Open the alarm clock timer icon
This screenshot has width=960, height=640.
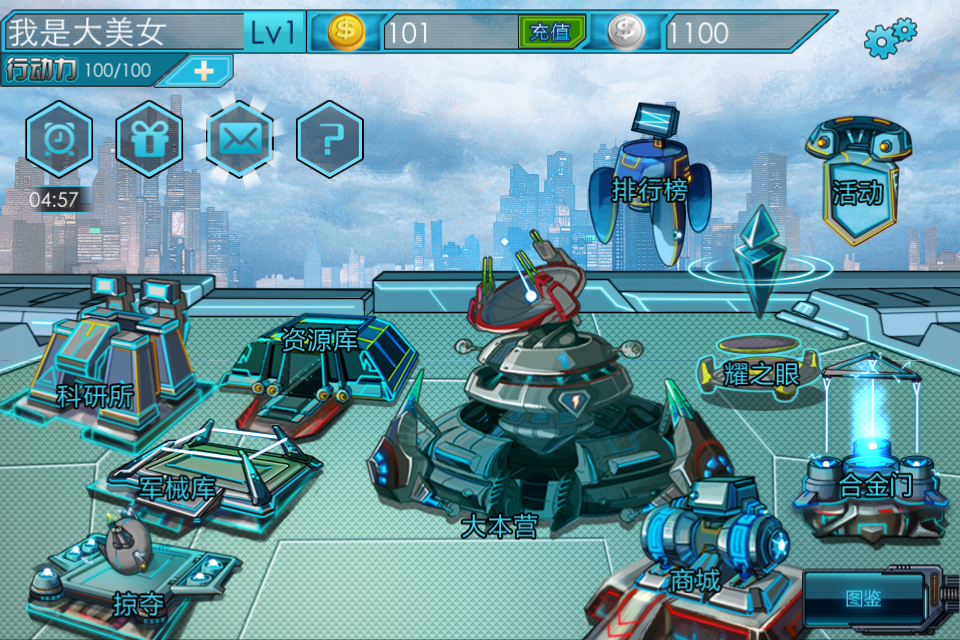(59, 139)
